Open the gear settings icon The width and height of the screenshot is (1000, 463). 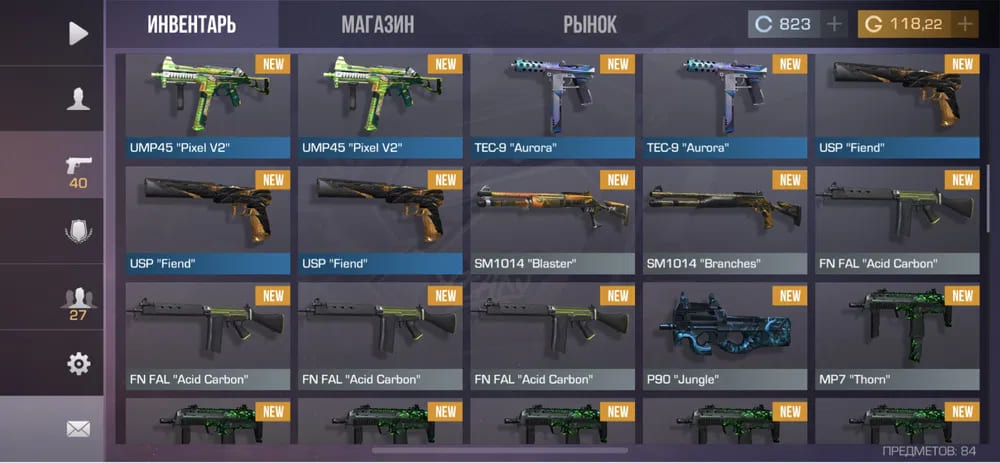[78, 363]
